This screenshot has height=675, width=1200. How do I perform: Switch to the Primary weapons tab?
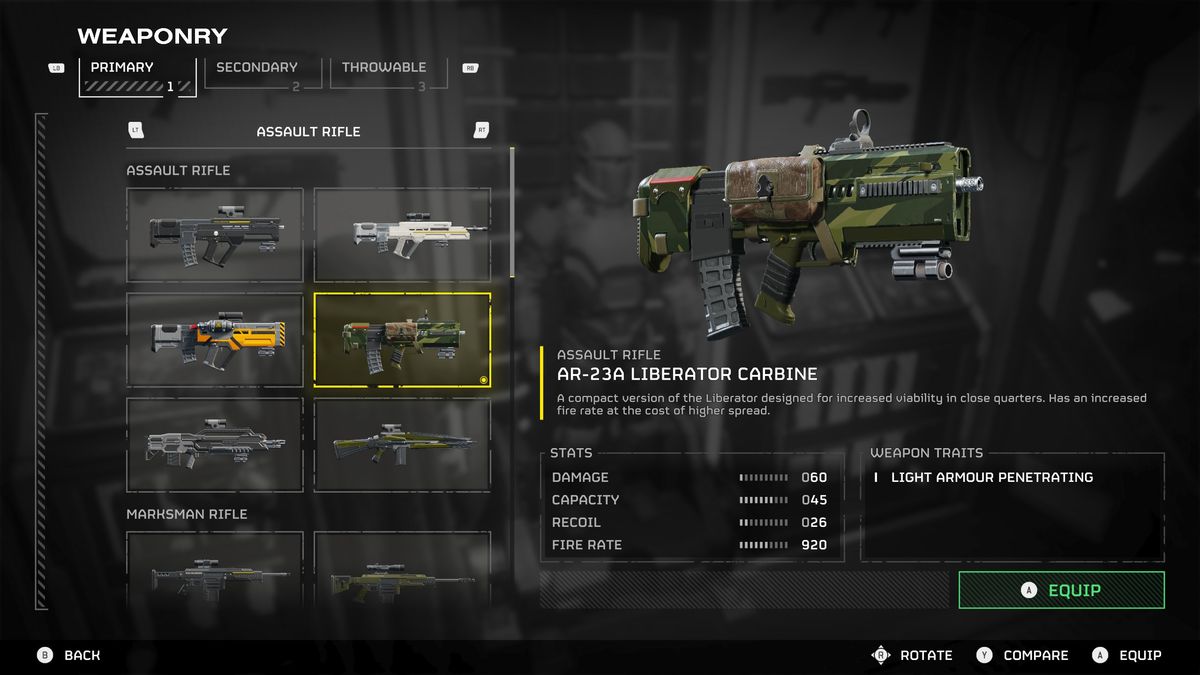click(x=137, y=76)
